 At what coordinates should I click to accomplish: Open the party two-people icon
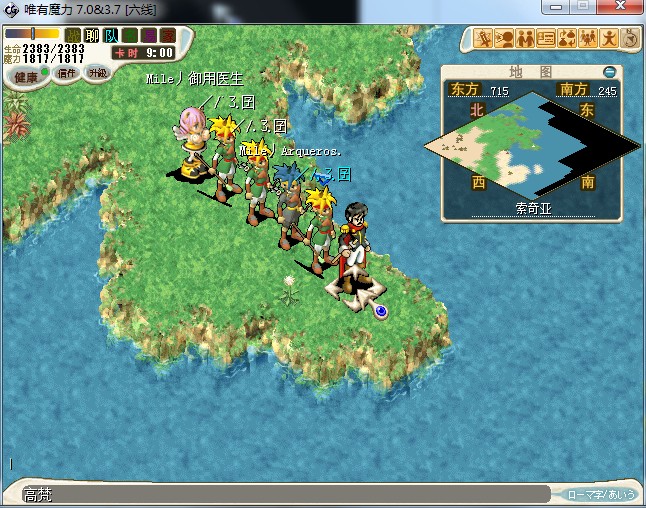coord(525,39)
